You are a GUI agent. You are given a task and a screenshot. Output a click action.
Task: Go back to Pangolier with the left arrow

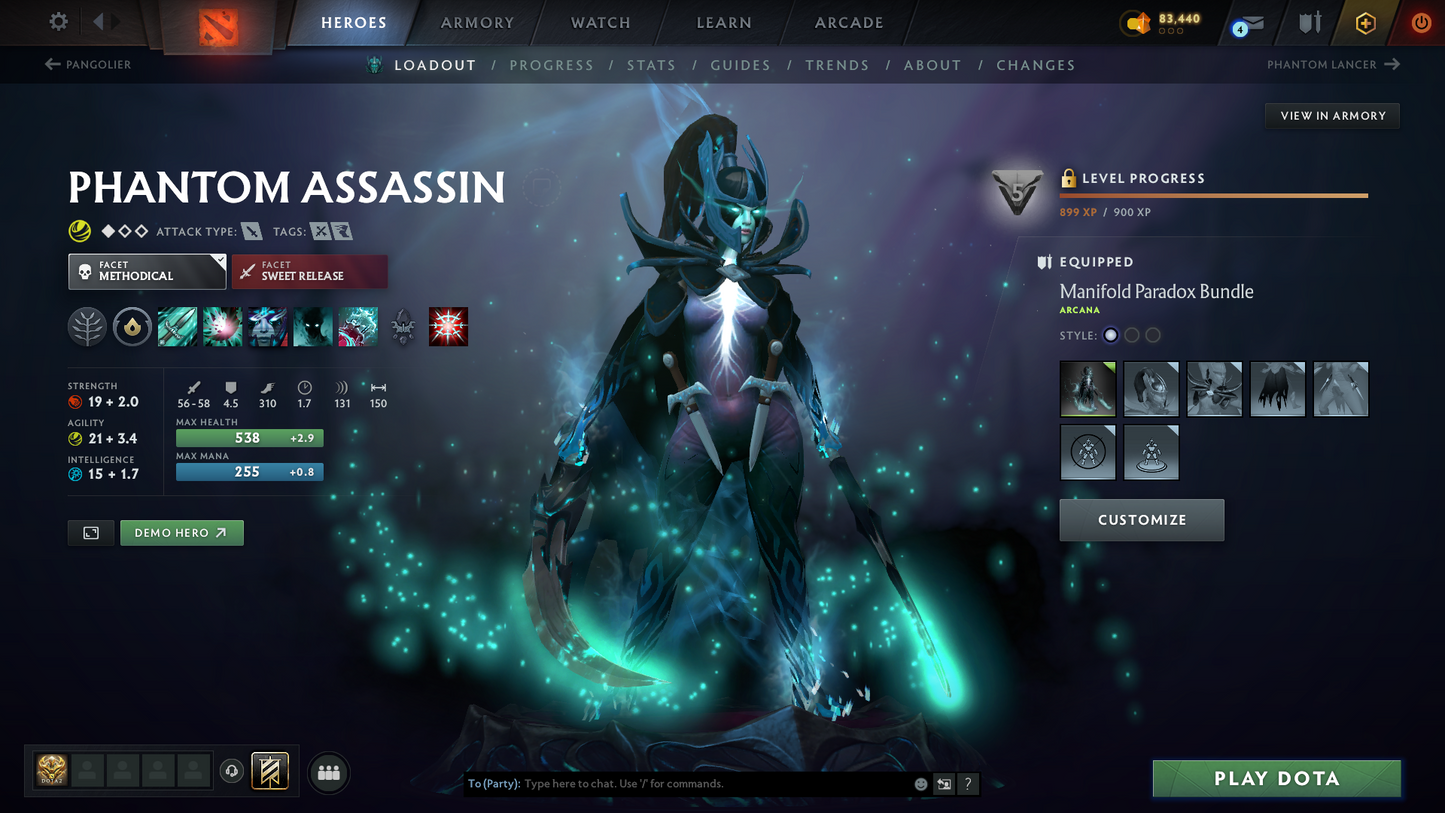(x=50, y=64)
